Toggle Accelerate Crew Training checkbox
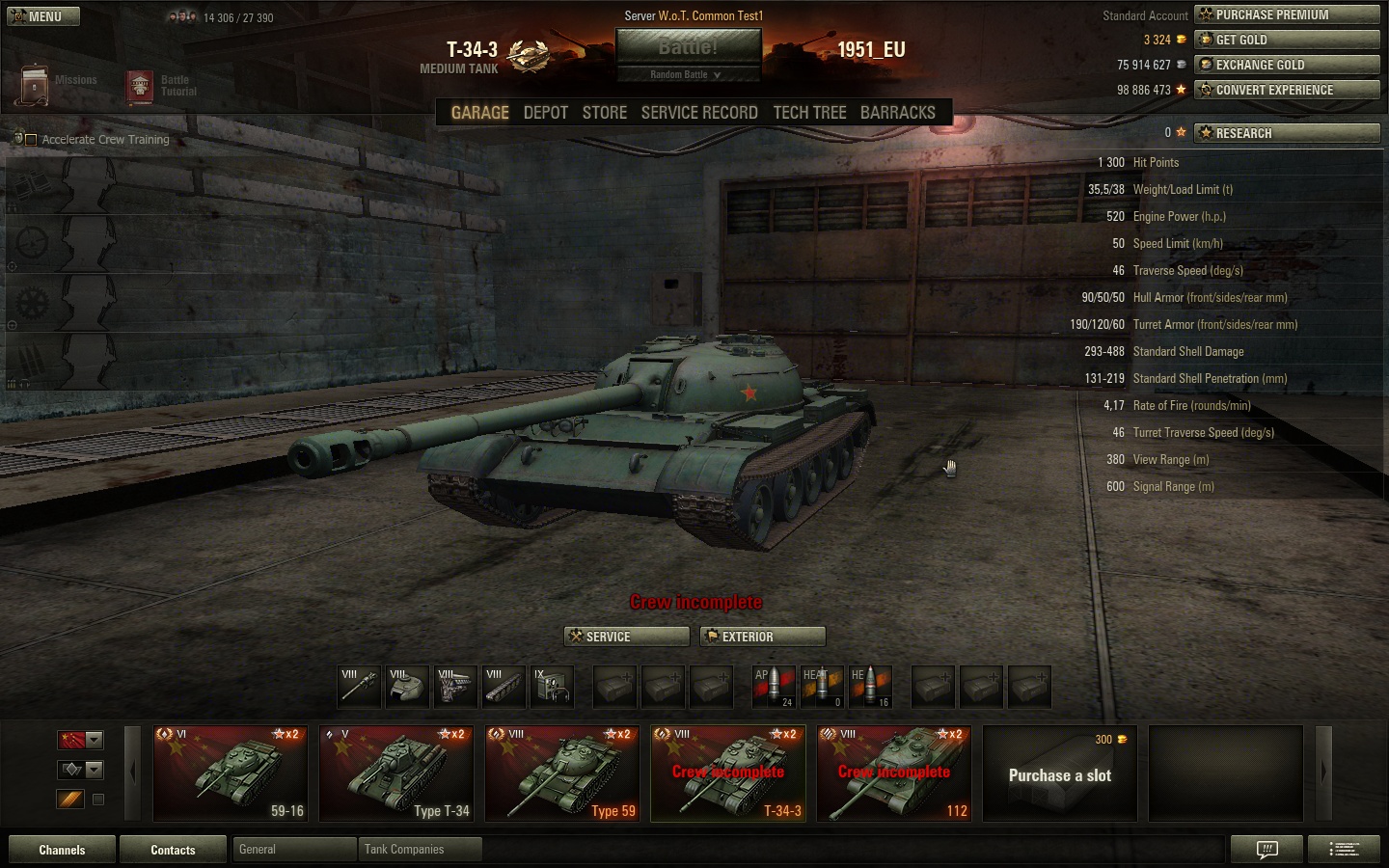The width and height of the screenshot is (1389, 868). pyautogui.click(x=31, y=140)
